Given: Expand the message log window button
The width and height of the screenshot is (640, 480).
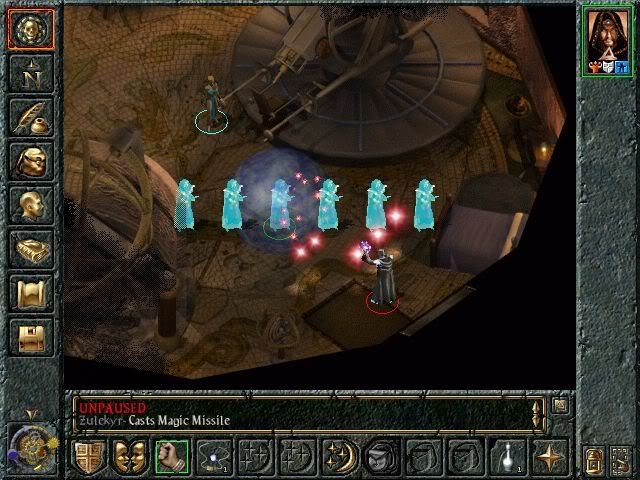Looking at the screenshot, I should click(x=559, y=405).
